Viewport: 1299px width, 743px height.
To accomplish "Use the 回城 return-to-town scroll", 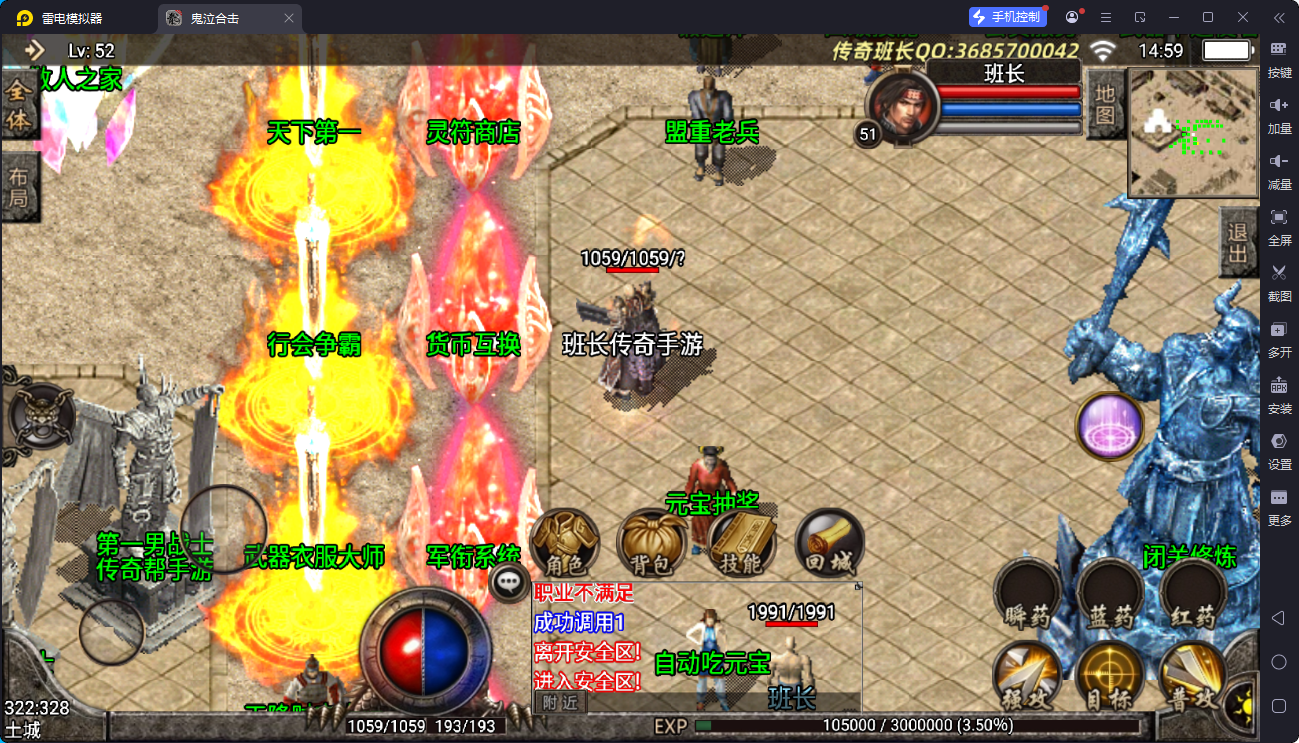I will [x=830, y=545].
